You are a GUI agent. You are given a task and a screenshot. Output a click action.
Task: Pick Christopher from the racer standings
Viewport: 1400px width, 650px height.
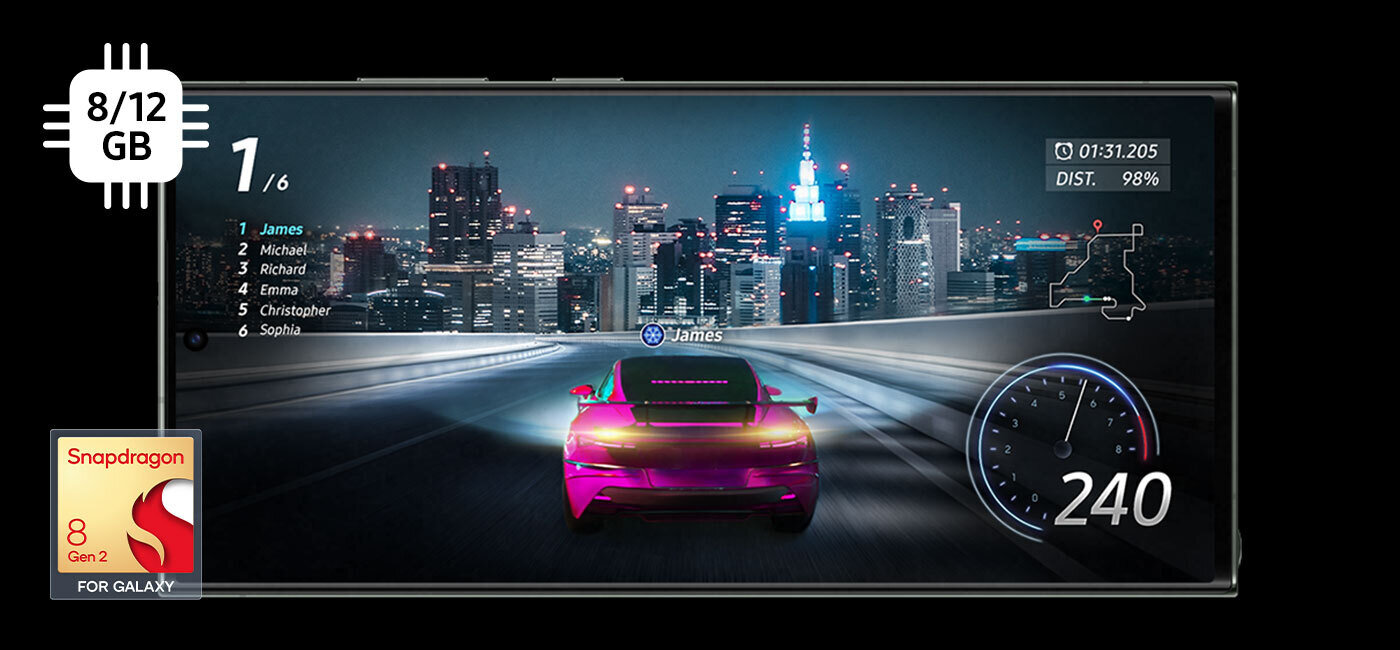294,310
